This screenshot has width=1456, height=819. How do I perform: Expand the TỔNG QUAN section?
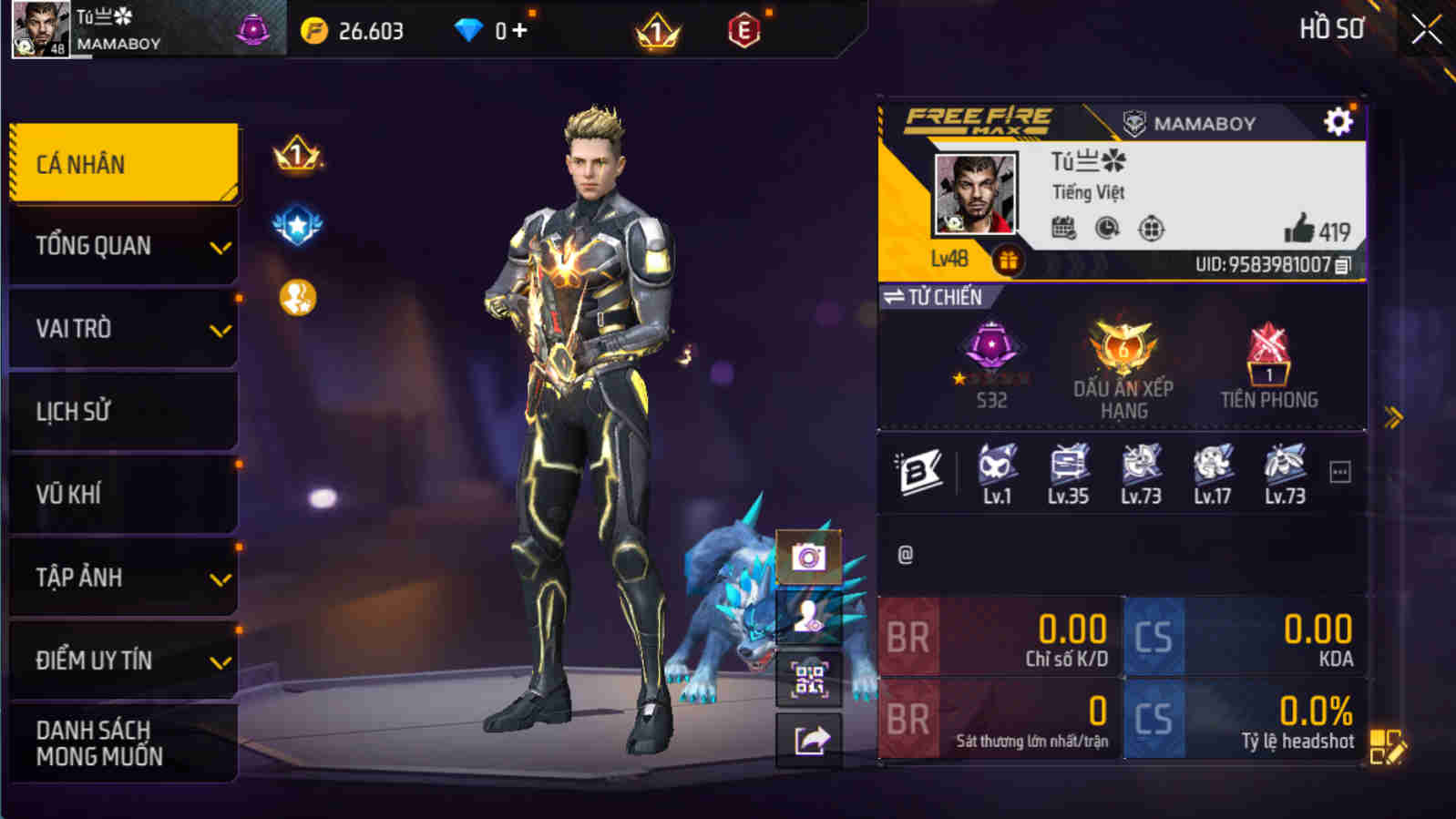(123, 245)
